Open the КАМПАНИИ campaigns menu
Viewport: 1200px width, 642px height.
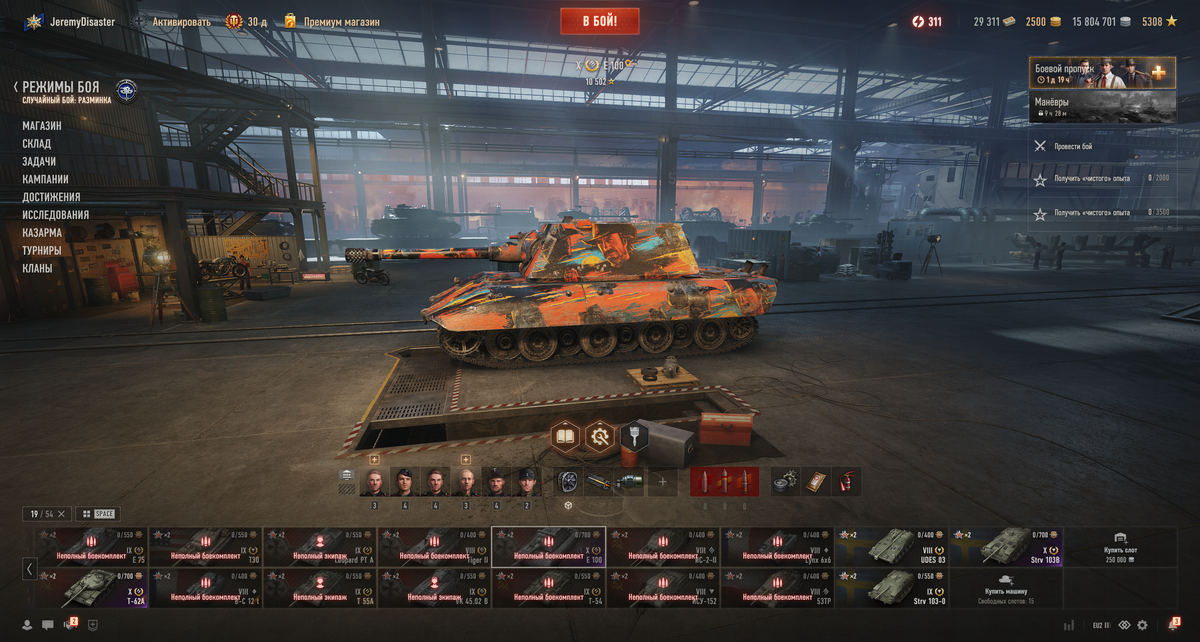pyautogui.click(x=45, y=179)
